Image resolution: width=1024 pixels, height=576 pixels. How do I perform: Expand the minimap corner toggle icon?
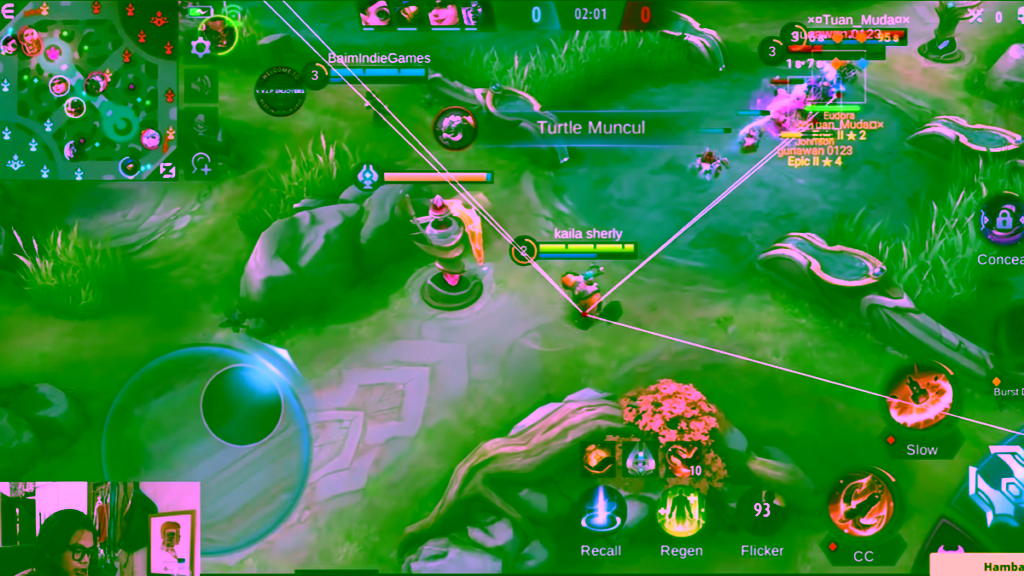[x=167, y=171]
